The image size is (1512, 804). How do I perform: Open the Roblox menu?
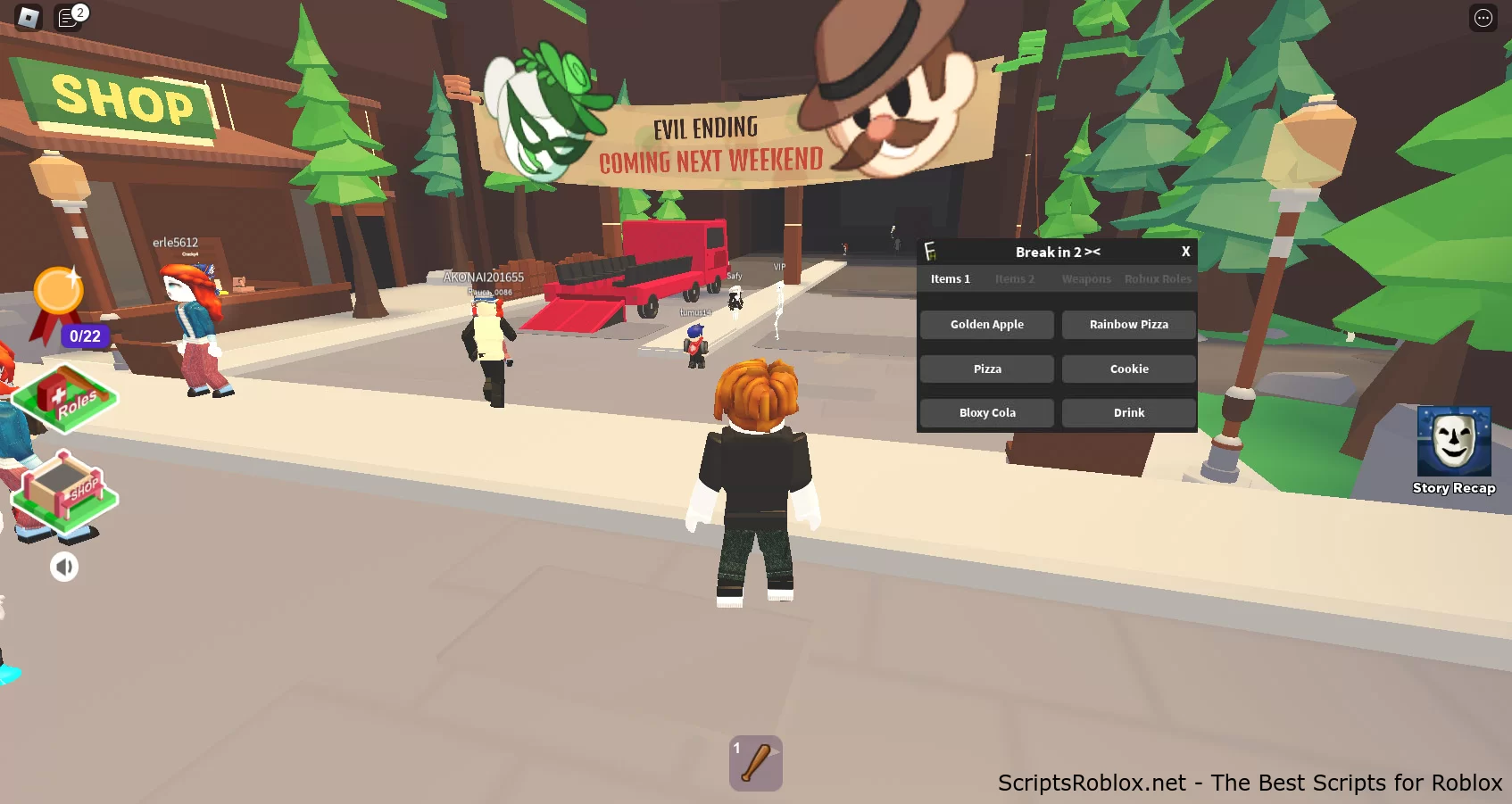pos(27,17)
